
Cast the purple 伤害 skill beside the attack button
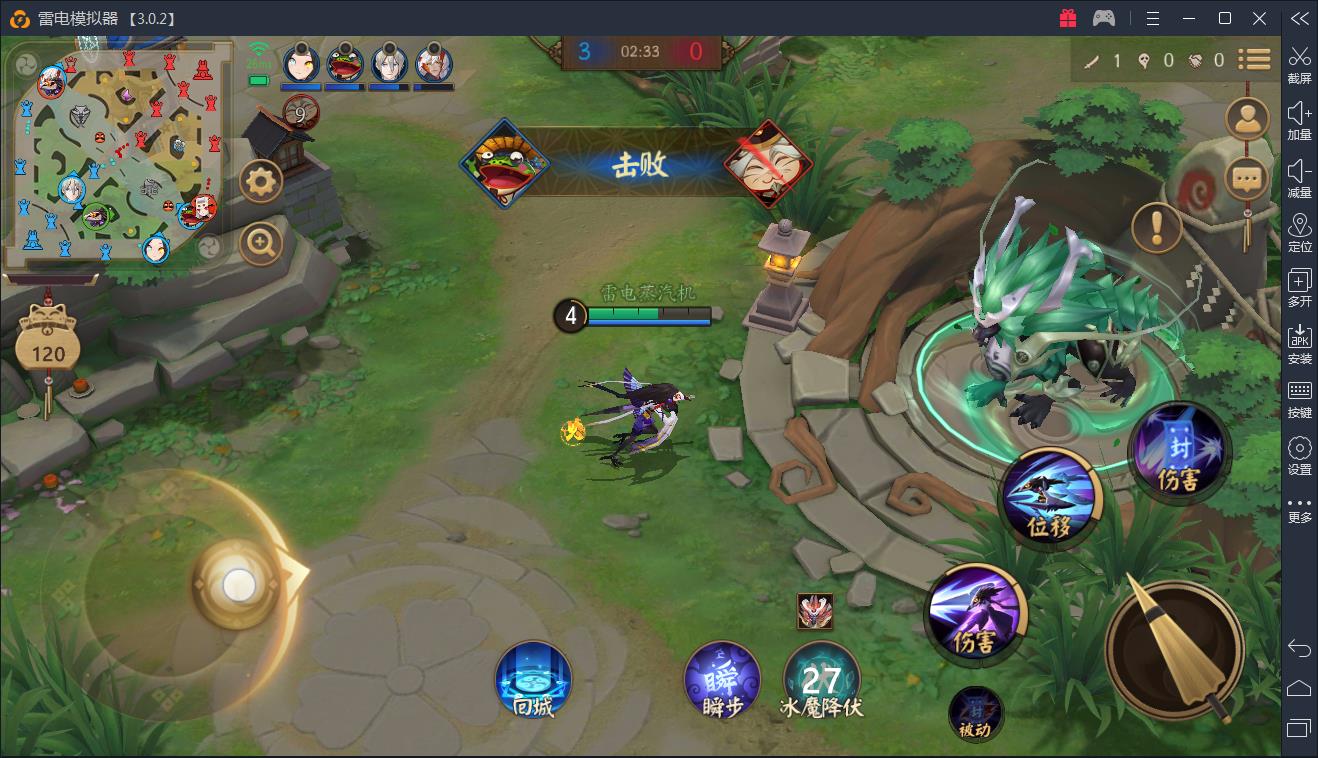pos(974,612)
